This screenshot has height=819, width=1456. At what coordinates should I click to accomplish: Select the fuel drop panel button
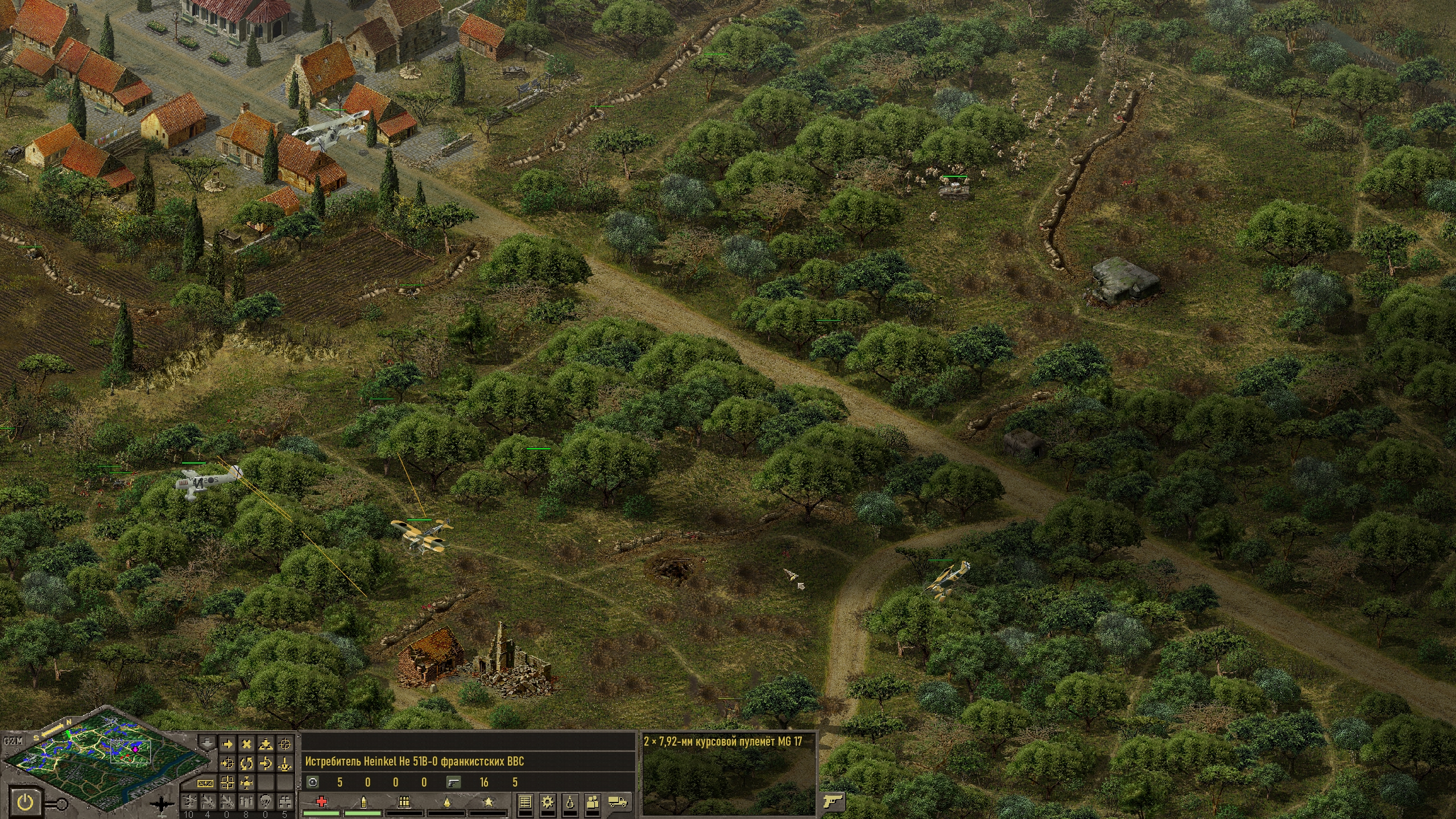tap(570, 803)
